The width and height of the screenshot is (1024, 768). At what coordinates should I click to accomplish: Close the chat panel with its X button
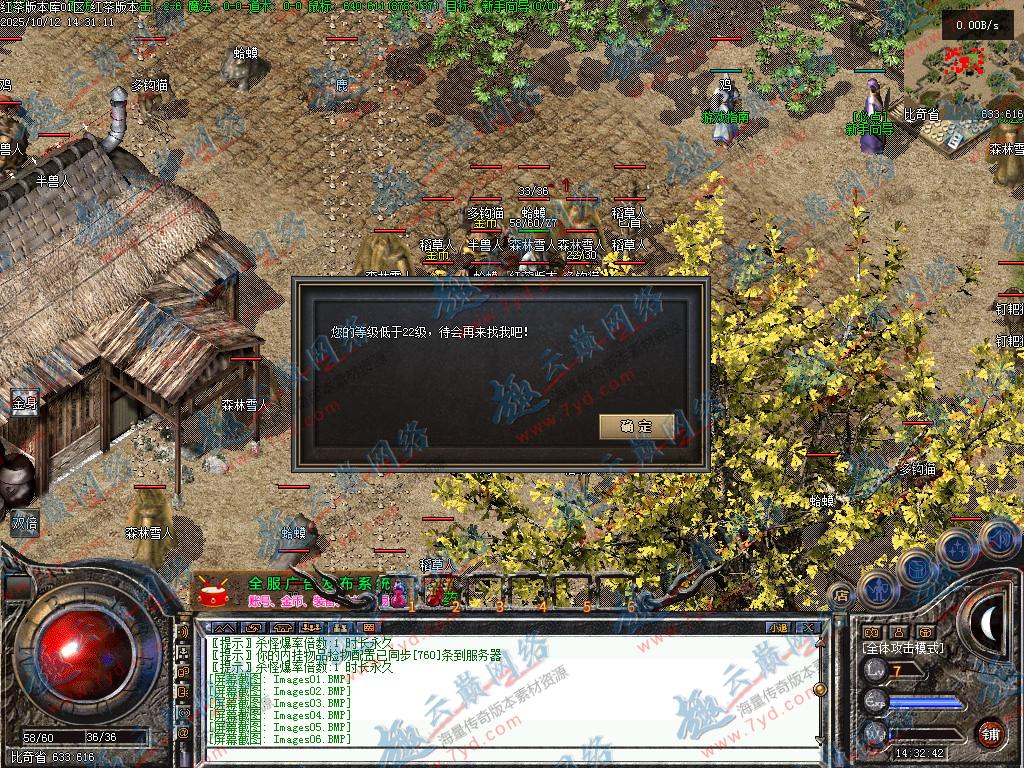tap(808, 627)
